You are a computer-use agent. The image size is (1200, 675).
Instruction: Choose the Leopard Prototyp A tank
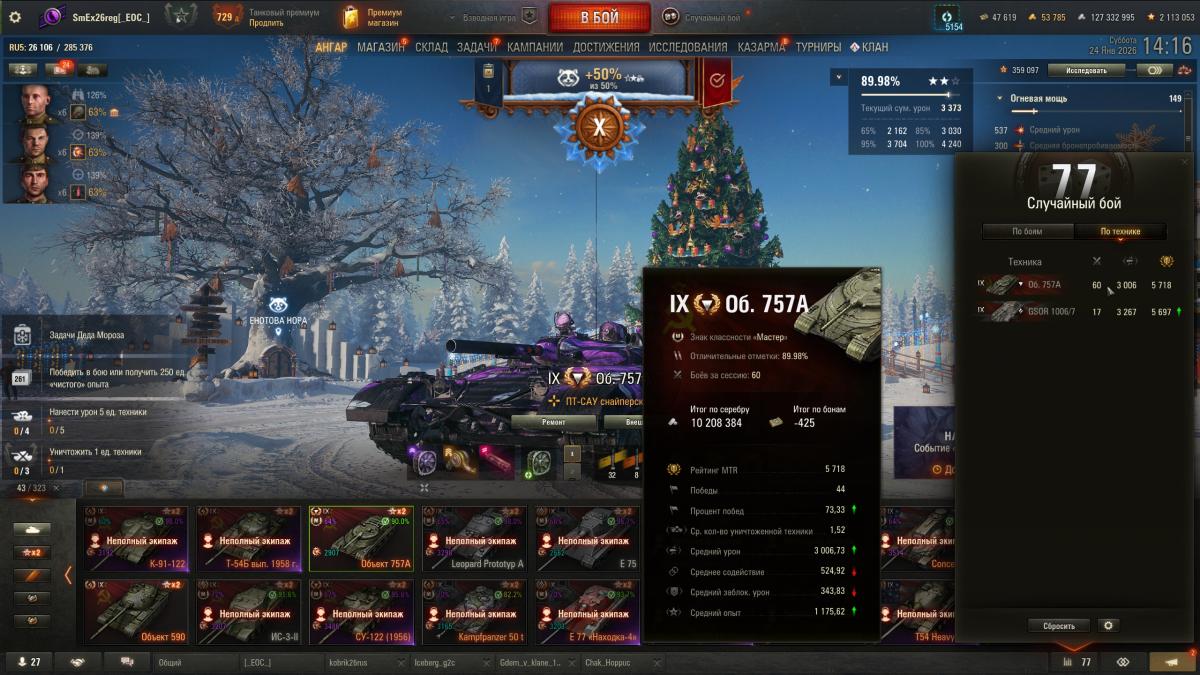point(474,539)
